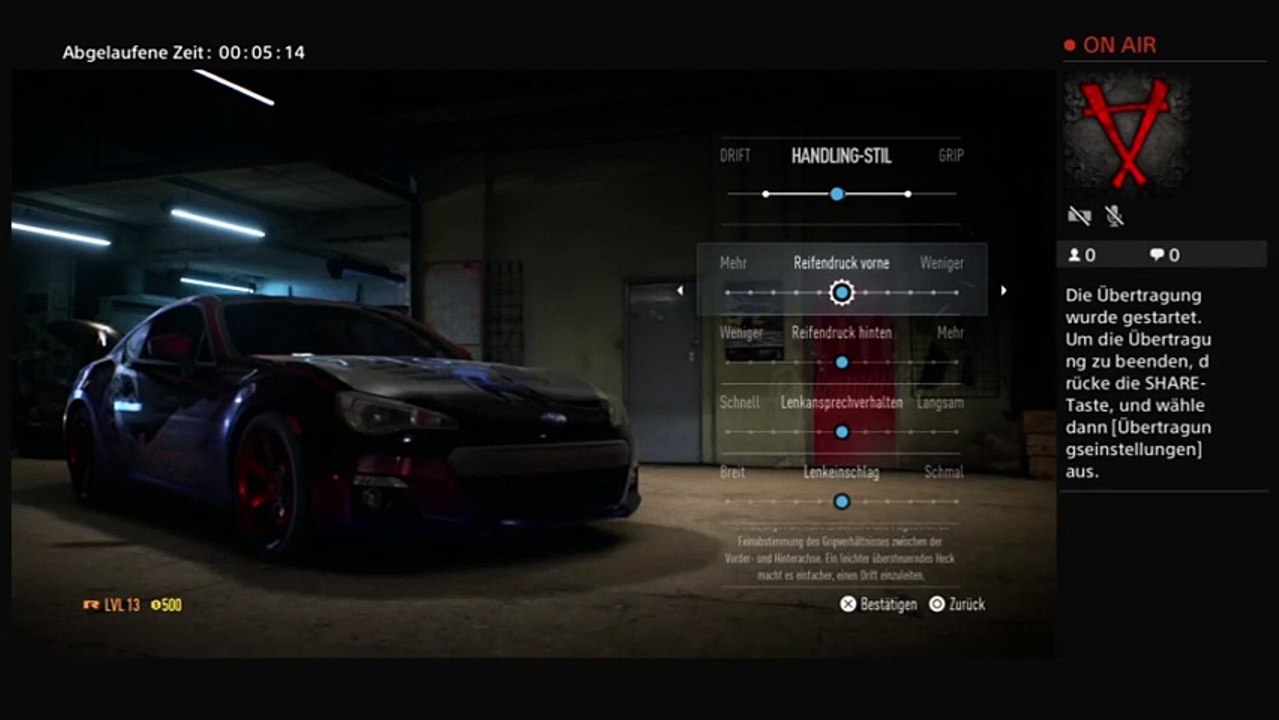
Task: Select the Lenkeinschlag slider
Action: point(841,501)
